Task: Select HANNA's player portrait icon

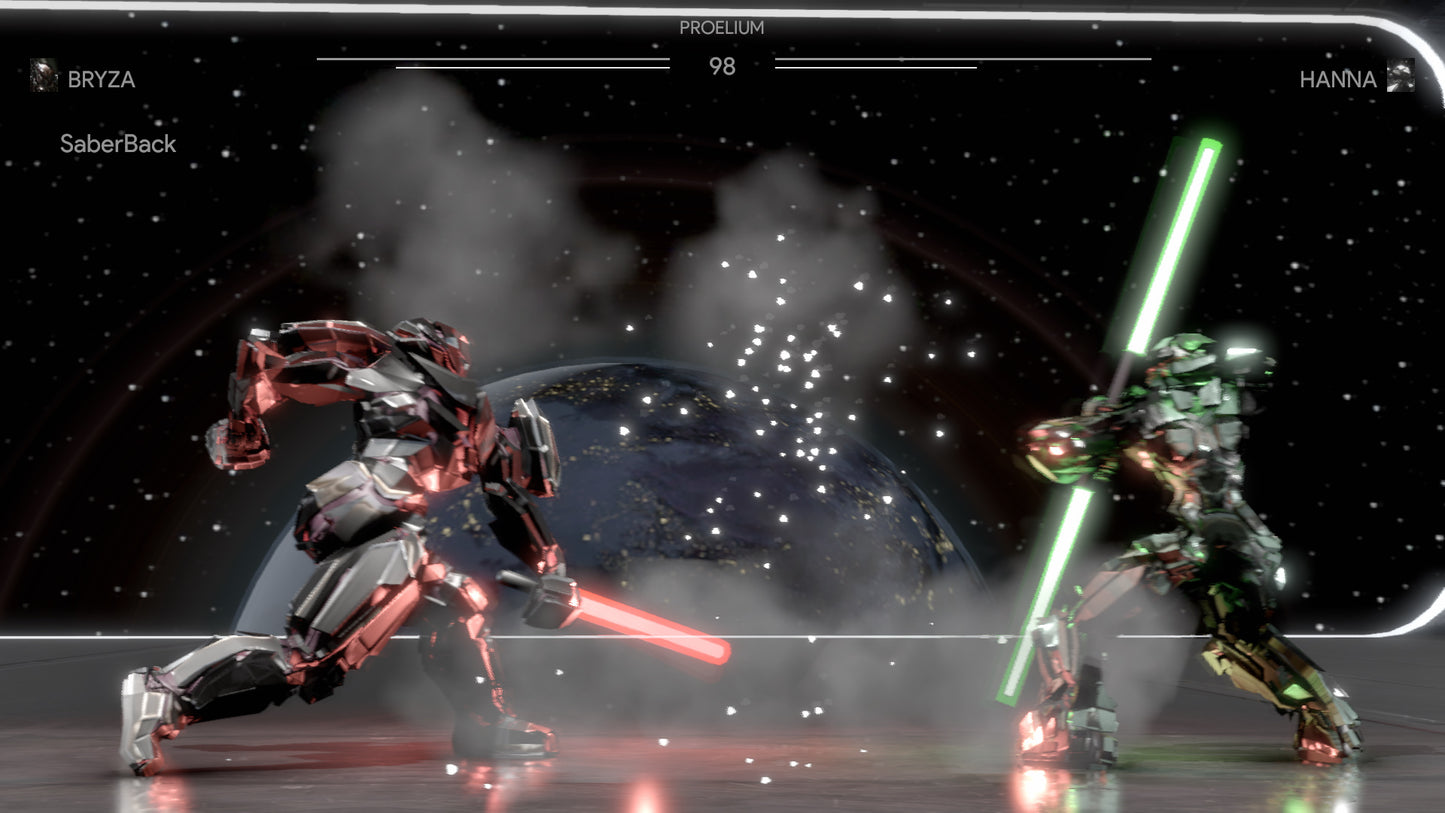Action: tap(1400, 76)
